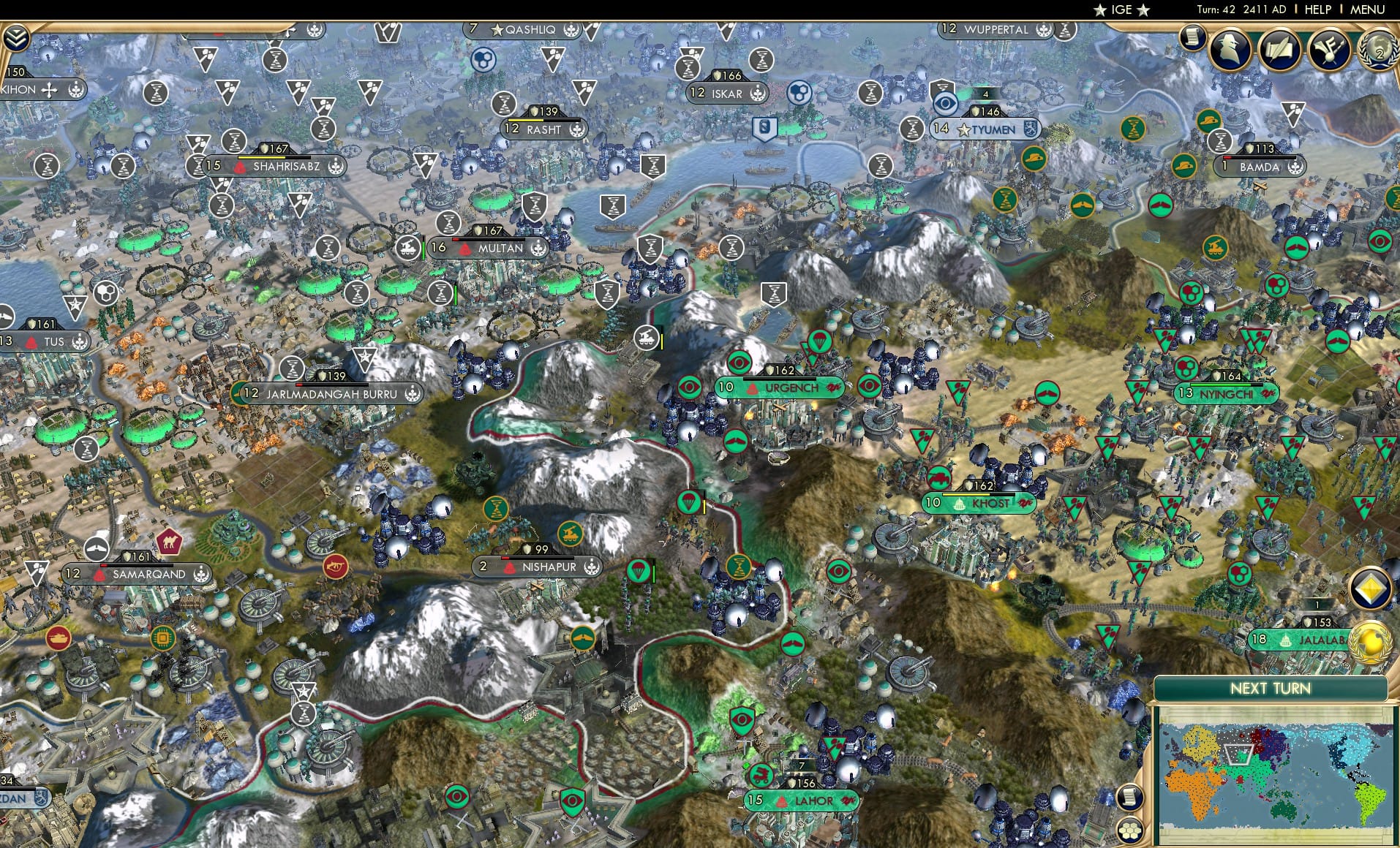Open the Diplomacy overview quill icon
Viewport: 1400px width, 848px height.
pos(1279,50)
